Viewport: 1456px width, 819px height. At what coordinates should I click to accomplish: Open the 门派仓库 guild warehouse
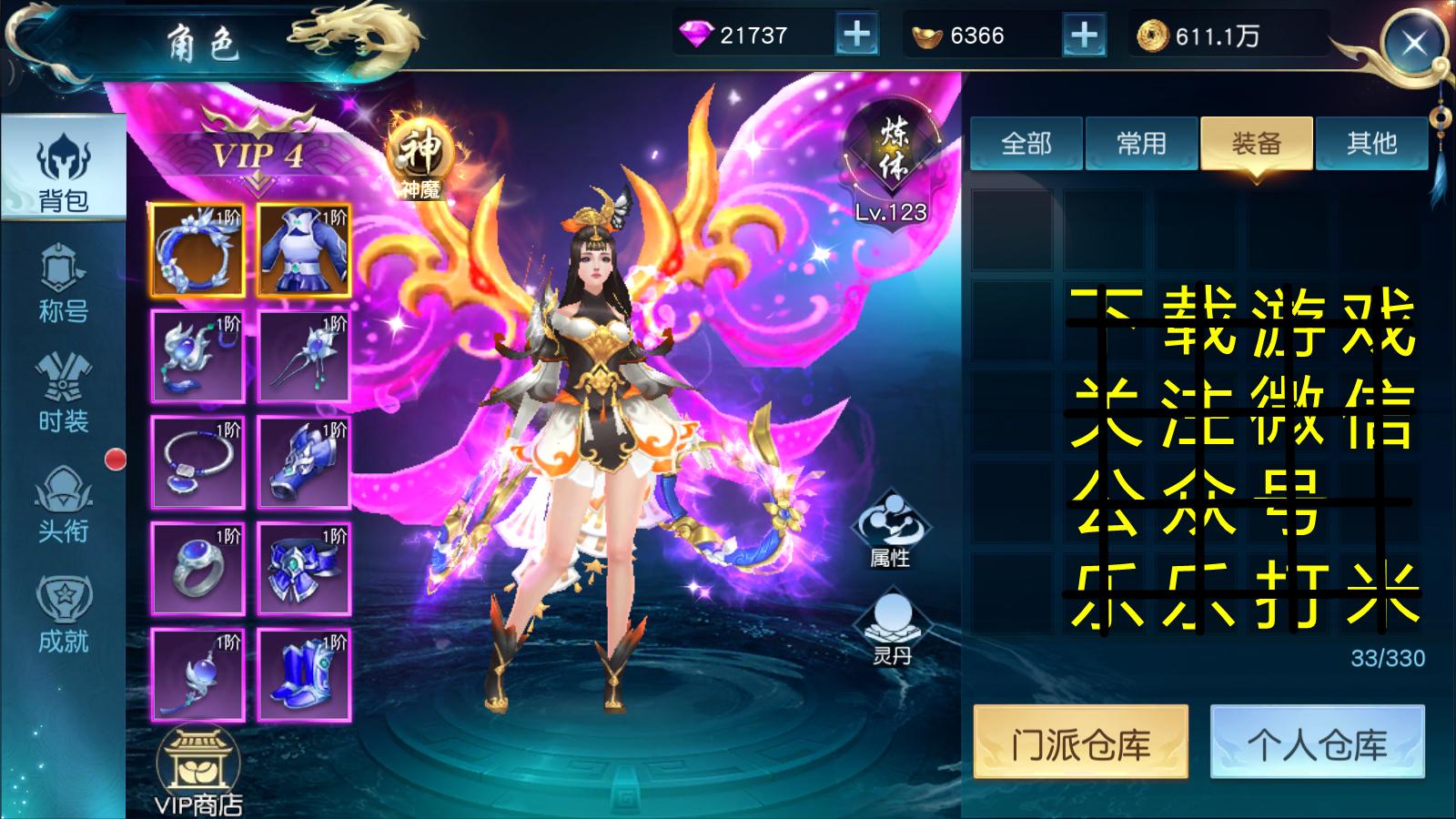(1083, 743)
